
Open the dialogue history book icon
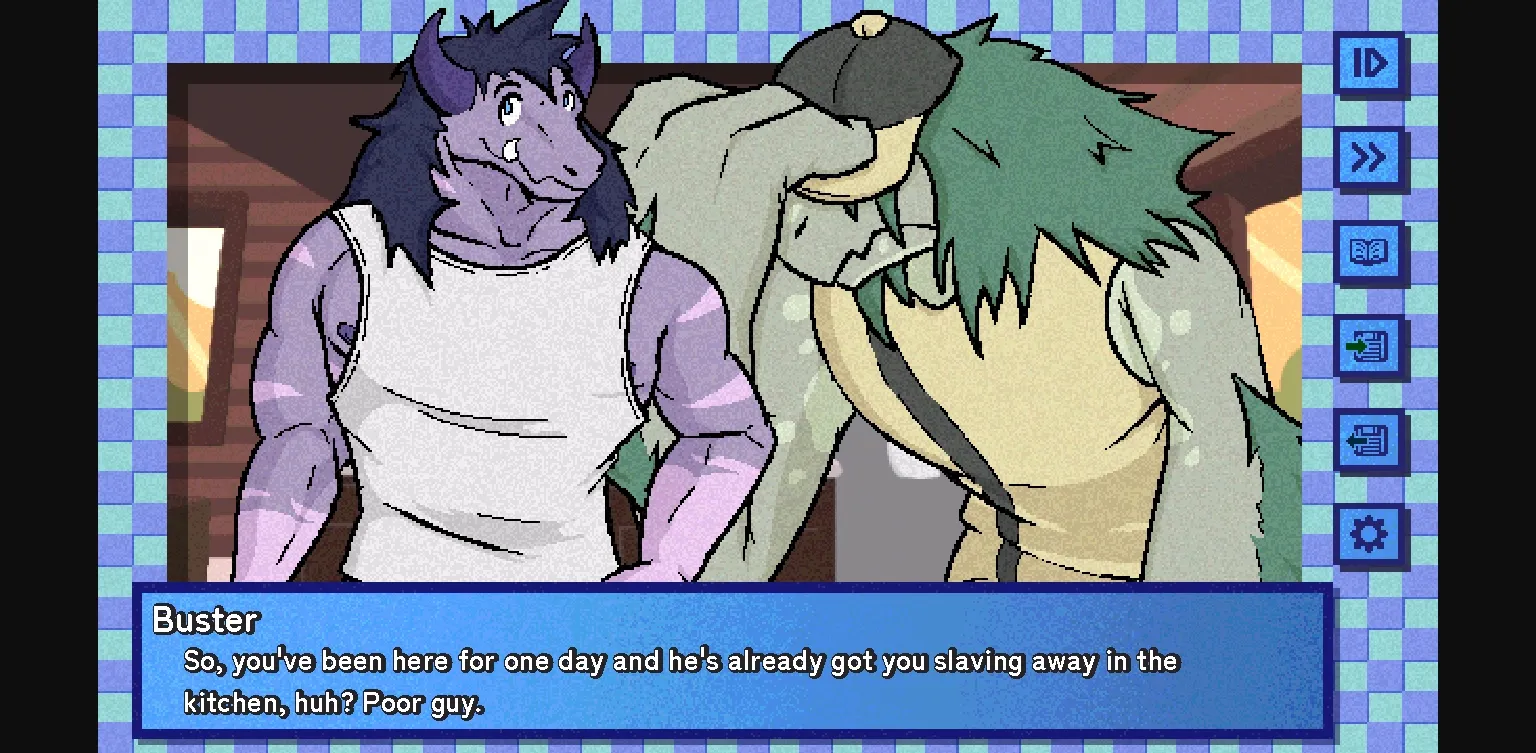[x=1370, y=251]
